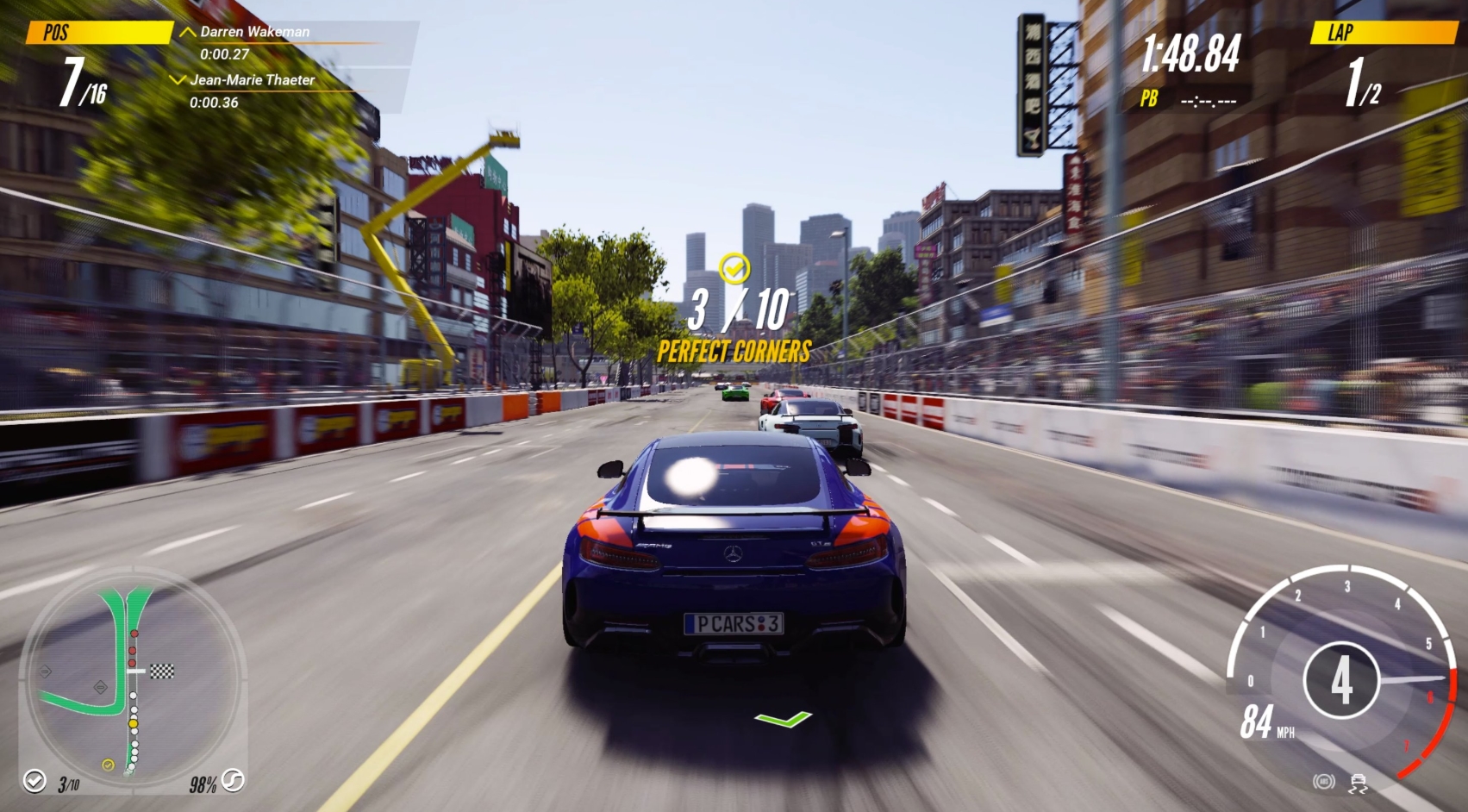Click the race timer showing 1:48.84
Image resolution: width=1468 pixels, height=812 pixels.
1193,53
